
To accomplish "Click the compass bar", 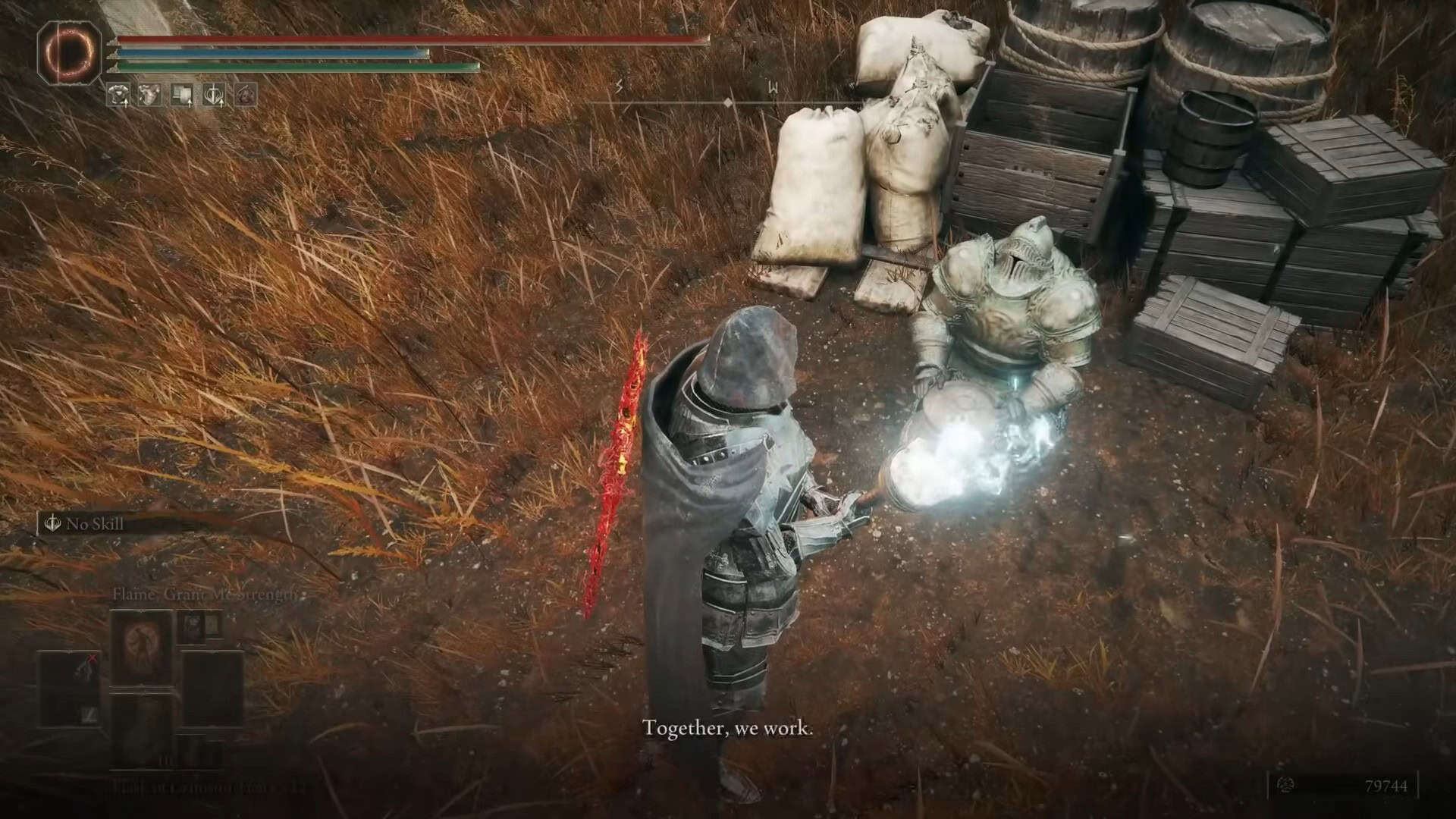I will pos(726,102).
